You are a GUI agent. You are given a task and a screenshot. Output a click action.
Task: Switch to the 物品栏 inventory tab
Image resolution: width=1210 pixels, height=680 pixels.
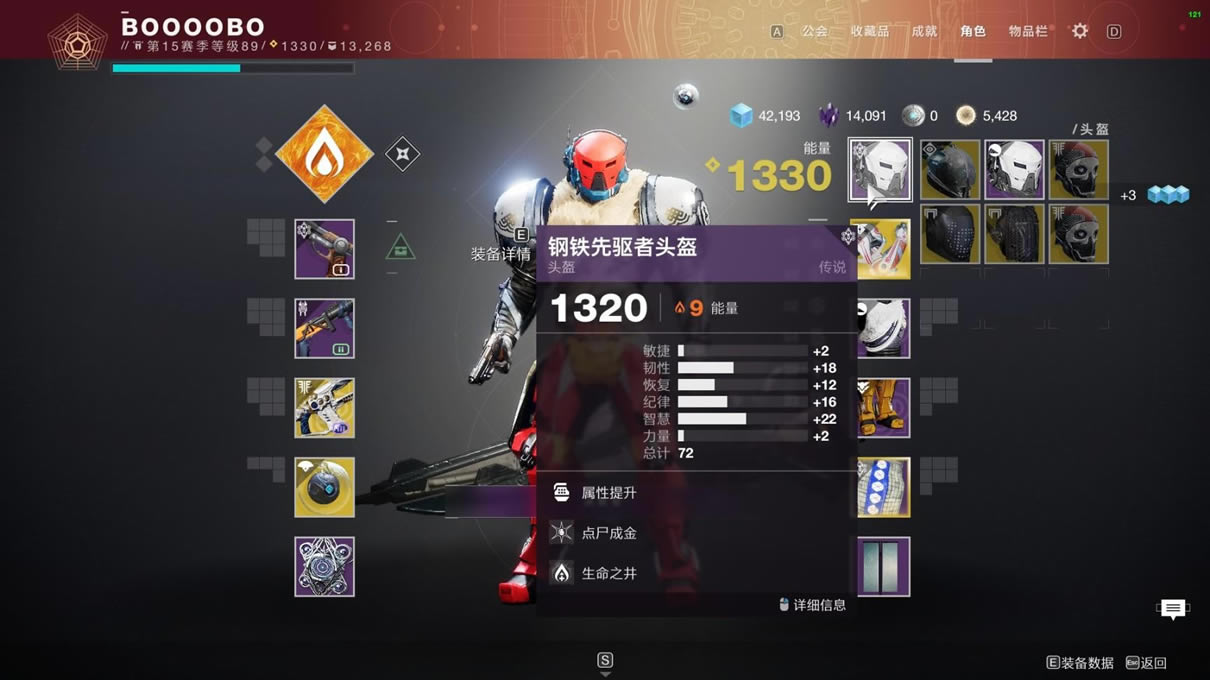[x=1028, y=31]
